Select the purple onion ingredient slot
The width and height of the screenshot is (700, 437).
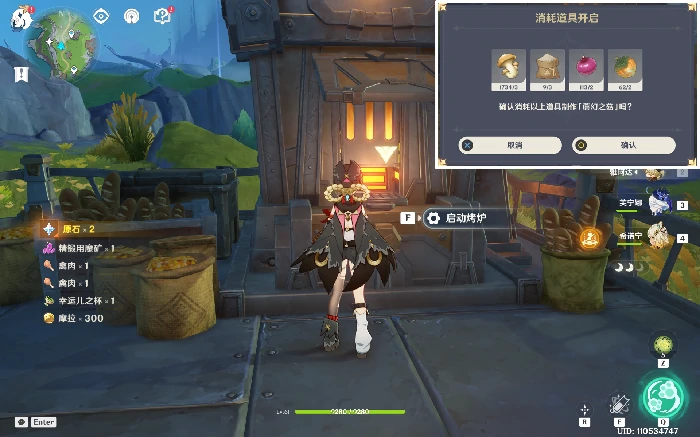coord(586,67)
